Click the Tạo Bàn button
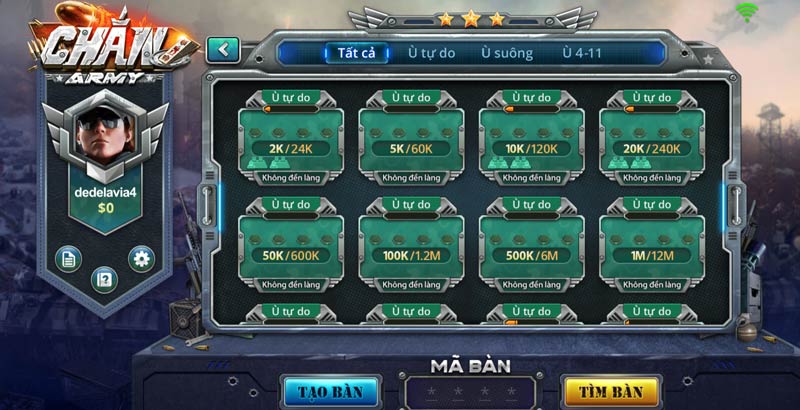 [x=331, y=390]
